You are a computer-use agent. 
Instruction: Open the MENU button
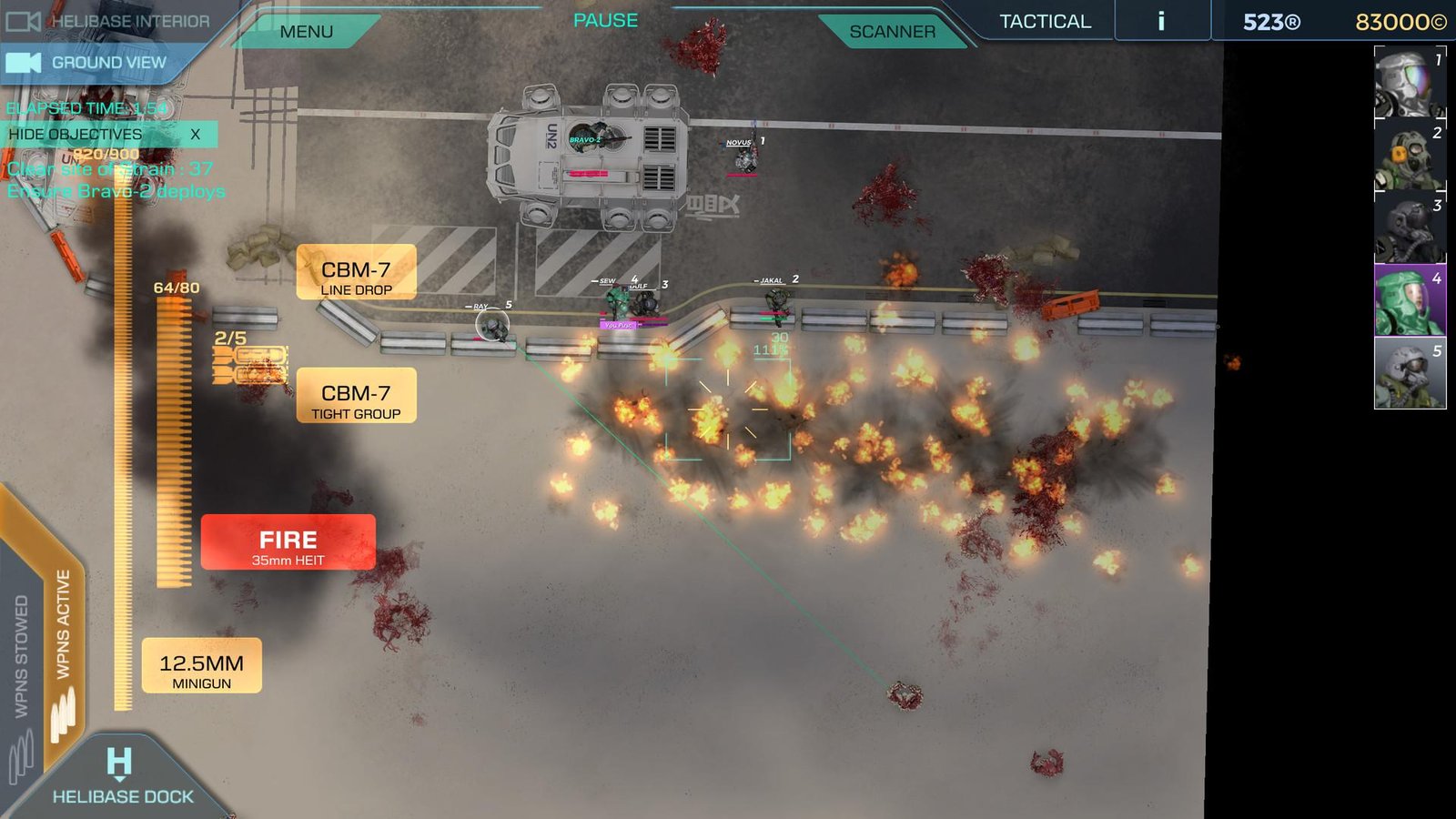[307, 32]
